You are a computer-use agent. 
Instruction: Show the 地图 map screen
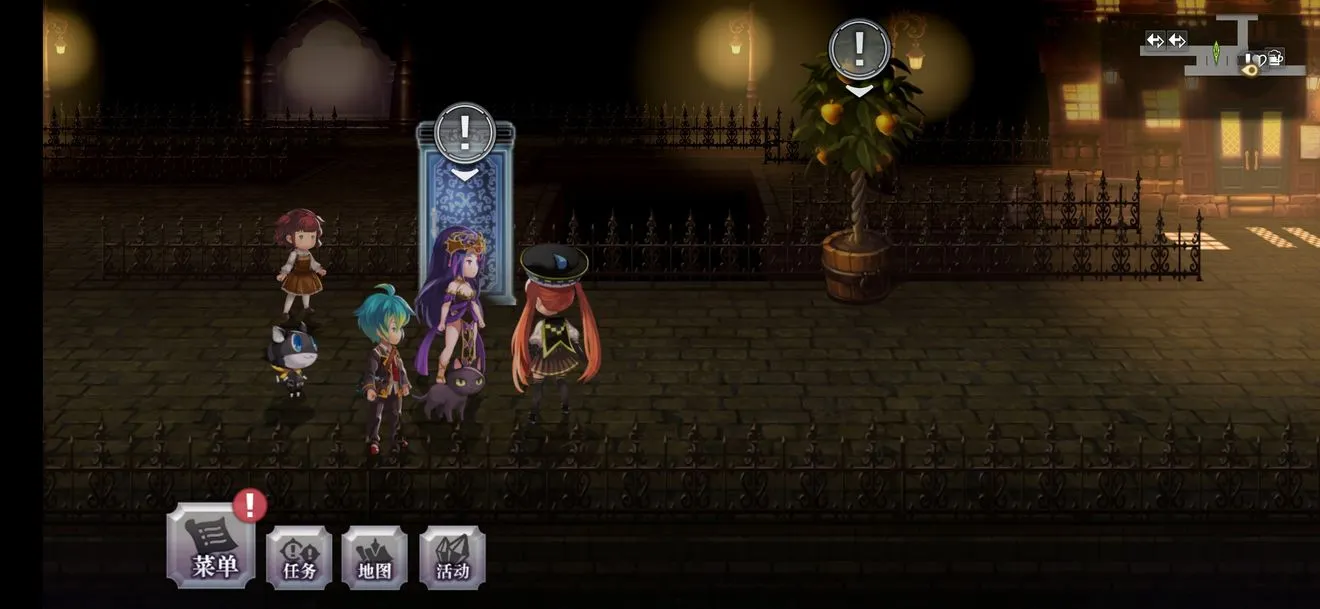[375, 557]
